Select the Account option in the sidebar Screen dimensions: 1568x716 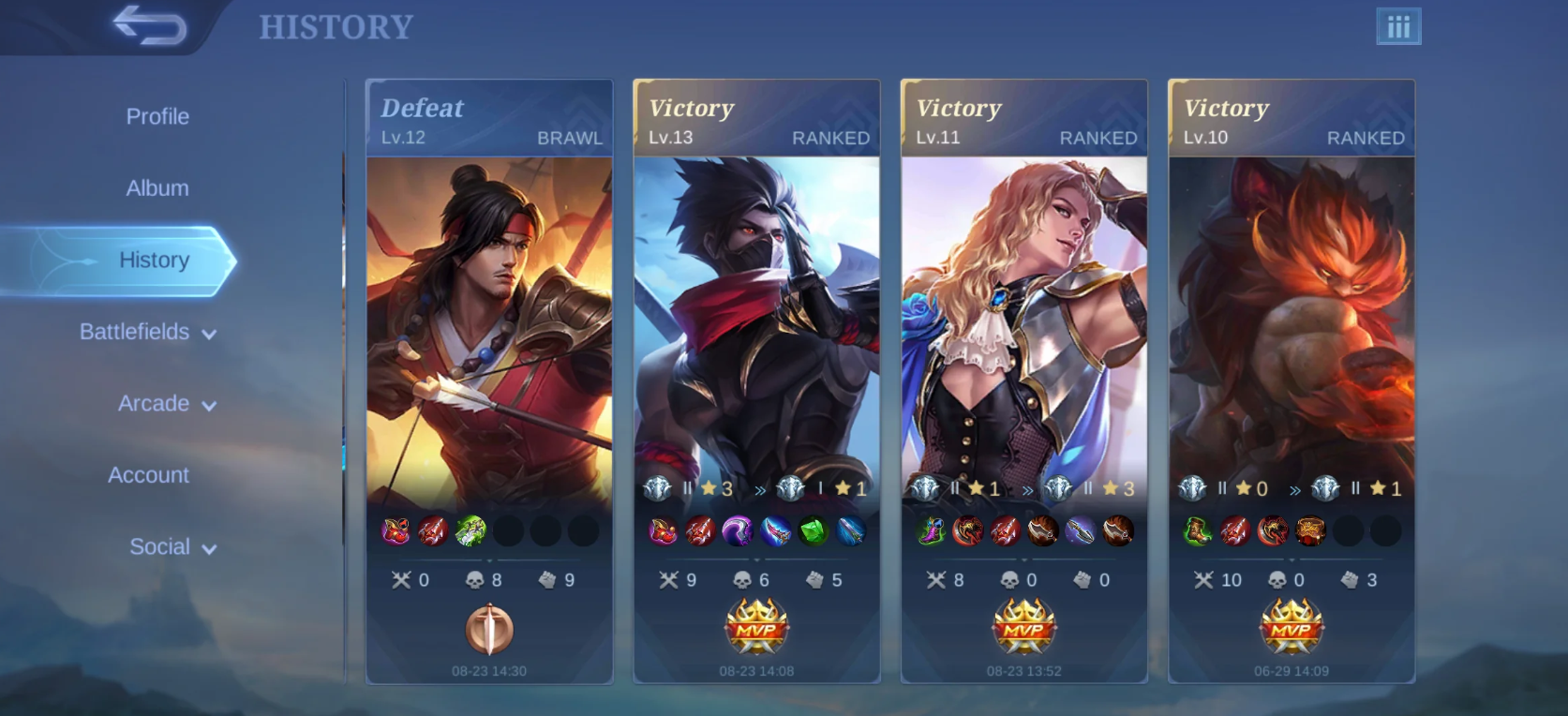point(147,475)
